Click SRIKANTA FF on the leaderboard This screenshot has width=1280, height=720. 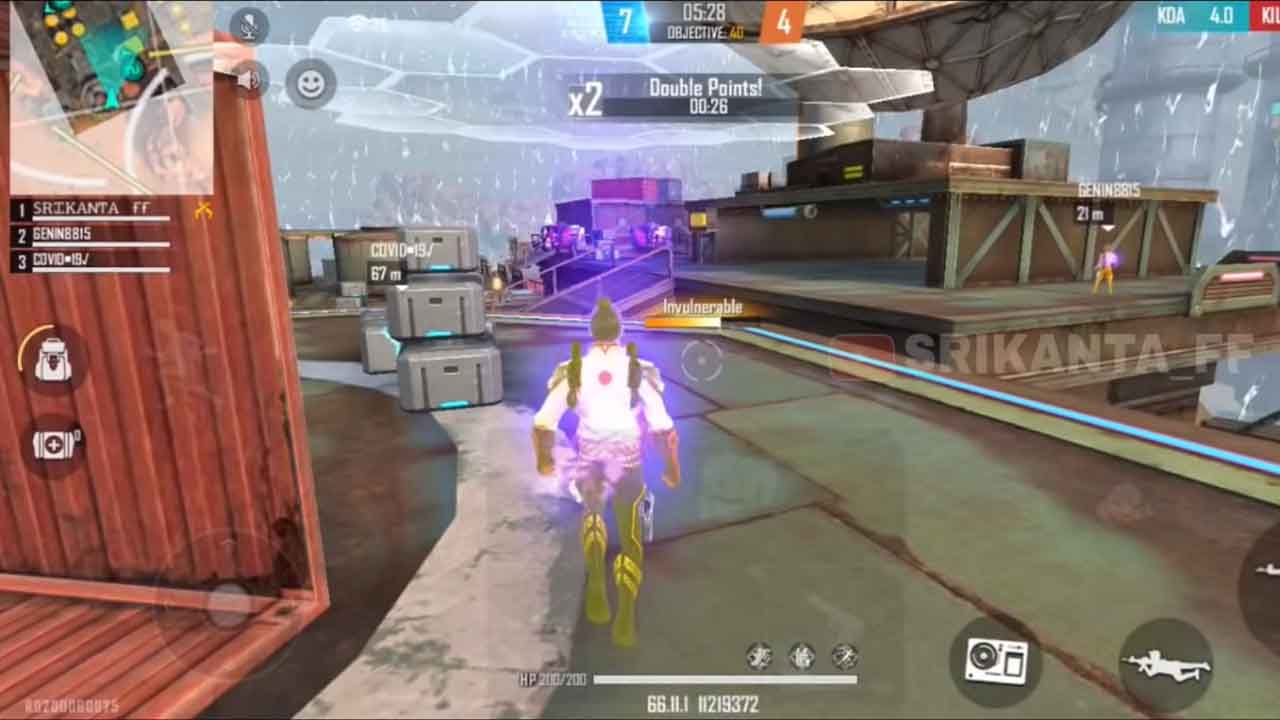click(90, 208)
